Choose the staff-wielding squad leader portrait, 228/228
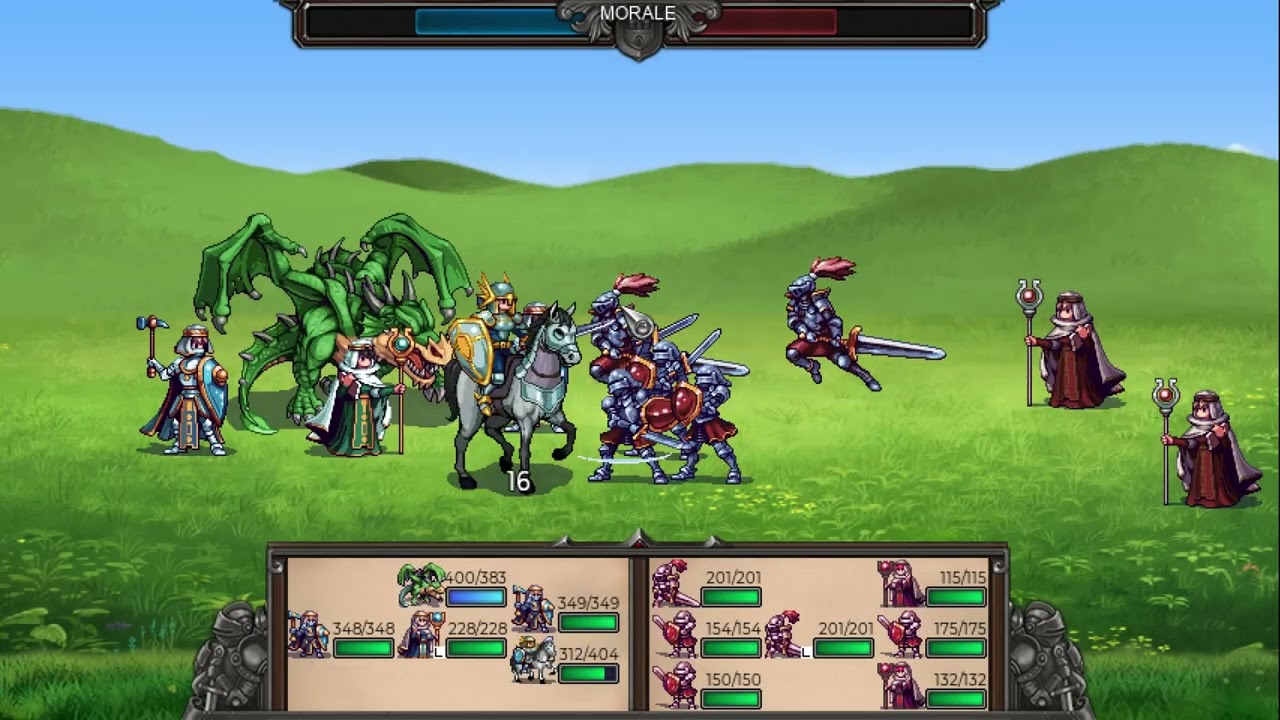This screenshot has width=1280, height=720. click(421, 635)
